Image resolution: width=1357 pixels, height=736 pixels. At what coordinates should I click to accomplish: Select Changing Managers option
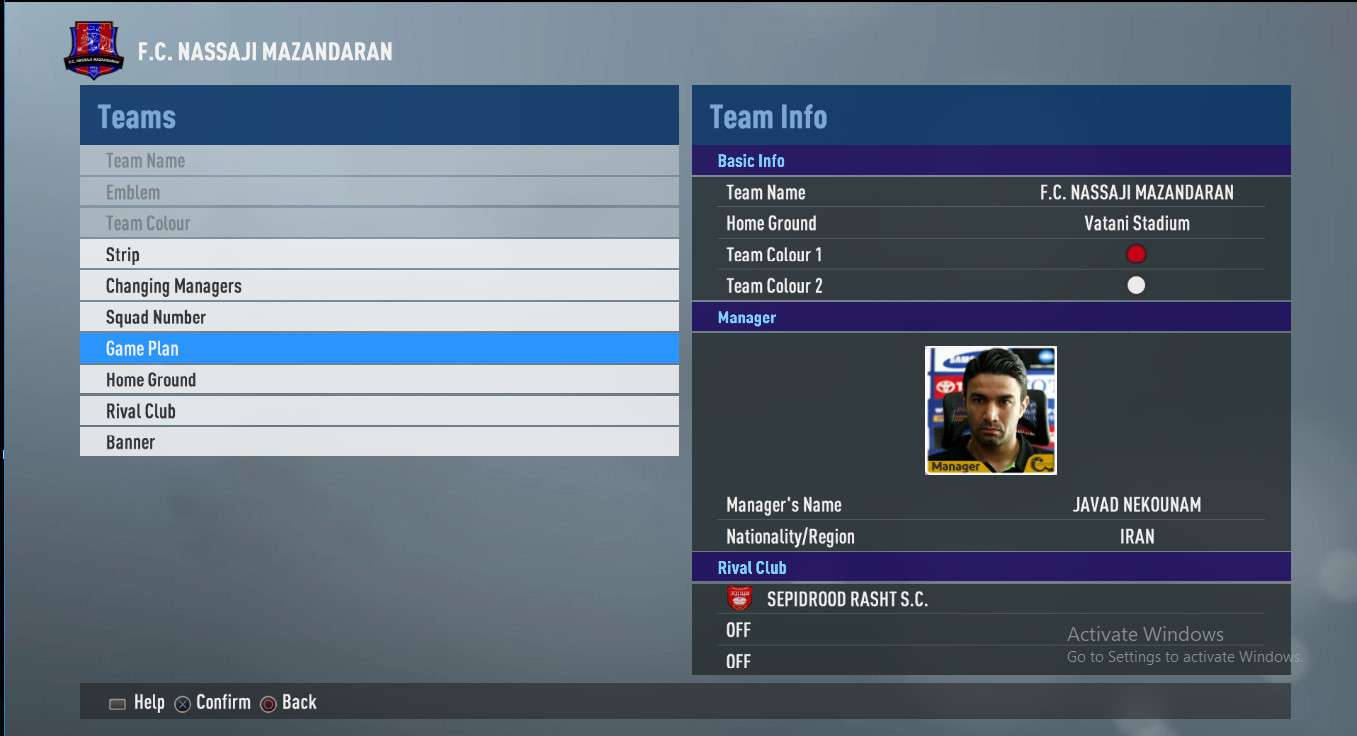pos(379,286)
